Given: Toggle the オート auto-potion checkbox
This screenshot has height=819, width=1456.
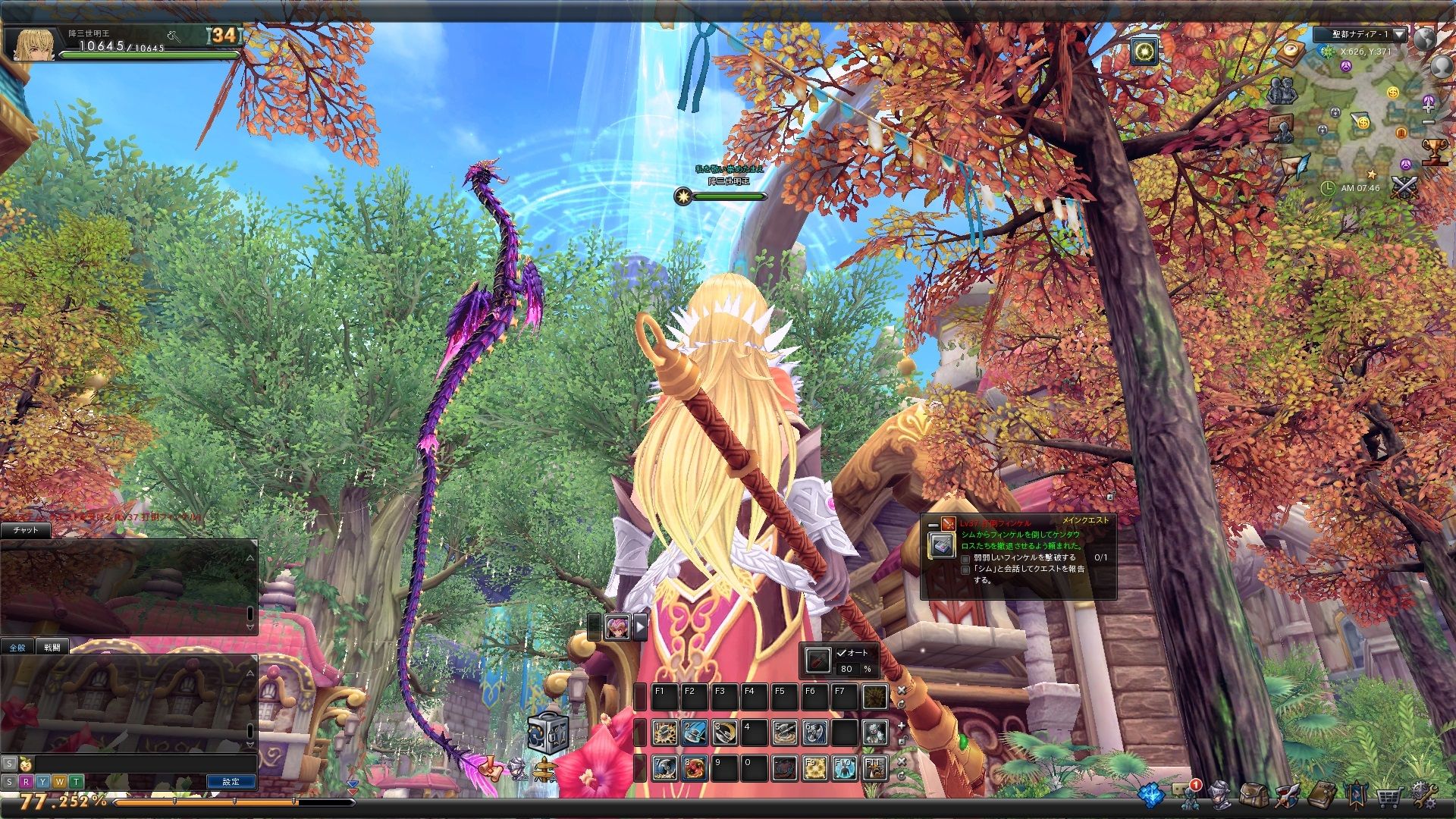Looking at the screenshot, I should 841,652.
